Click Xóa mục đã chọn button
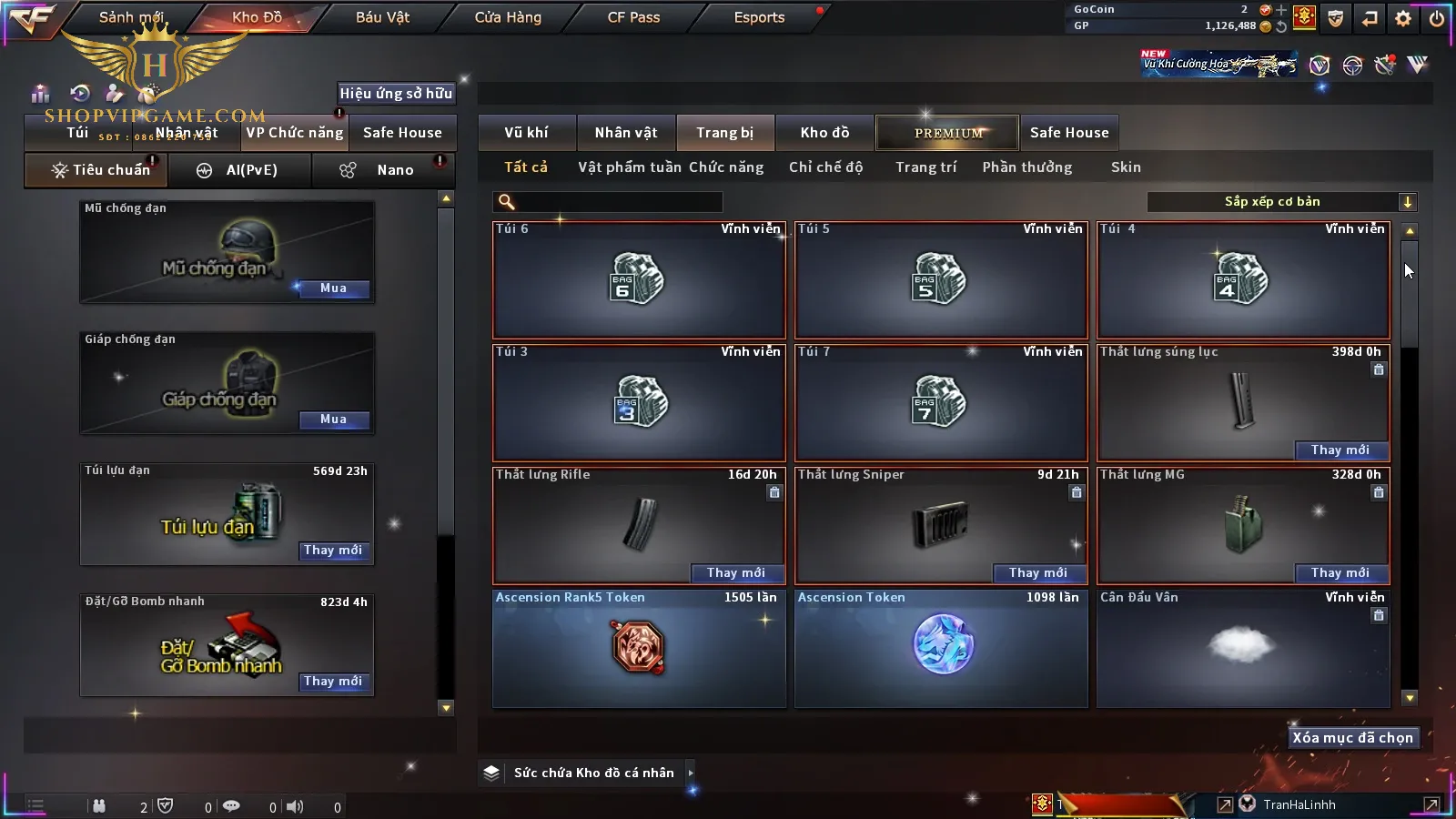This screenshot has width=1456, height=819. point(1352,738)
